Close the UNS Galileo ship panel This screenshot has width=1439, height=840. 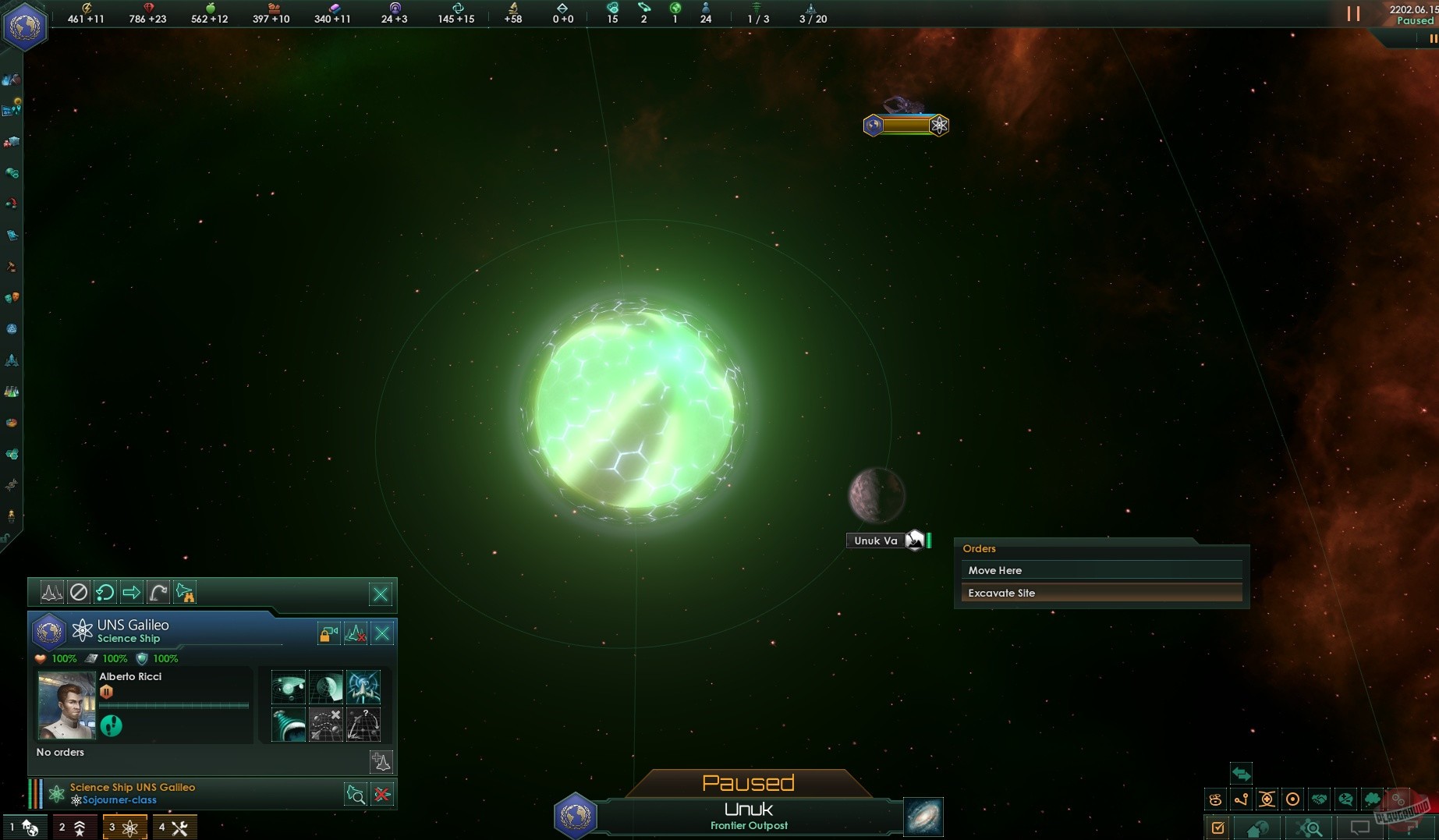[382, 633]
